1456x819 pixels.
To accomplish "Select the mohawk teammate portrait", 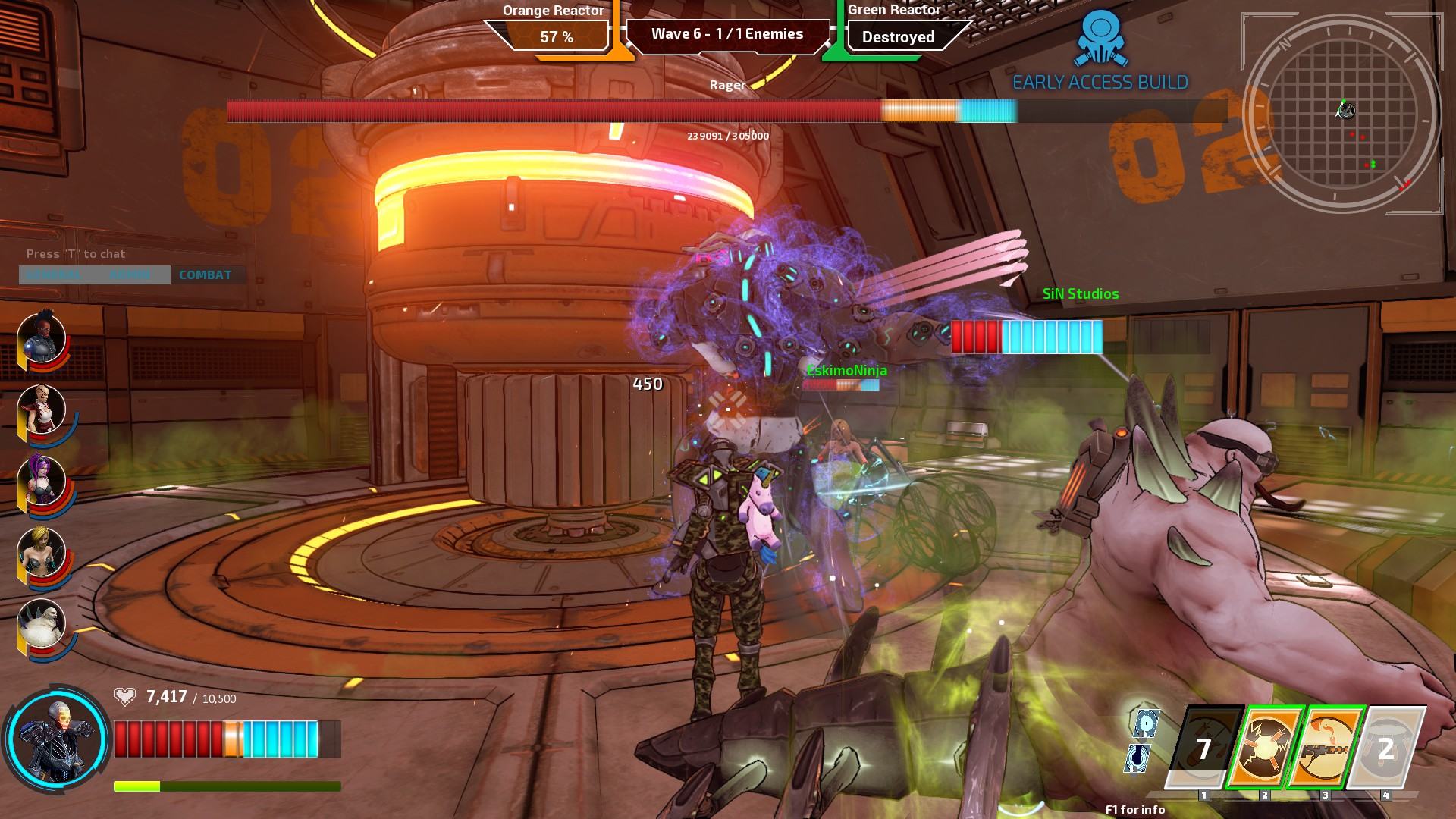I will click(x=42, y=339).
